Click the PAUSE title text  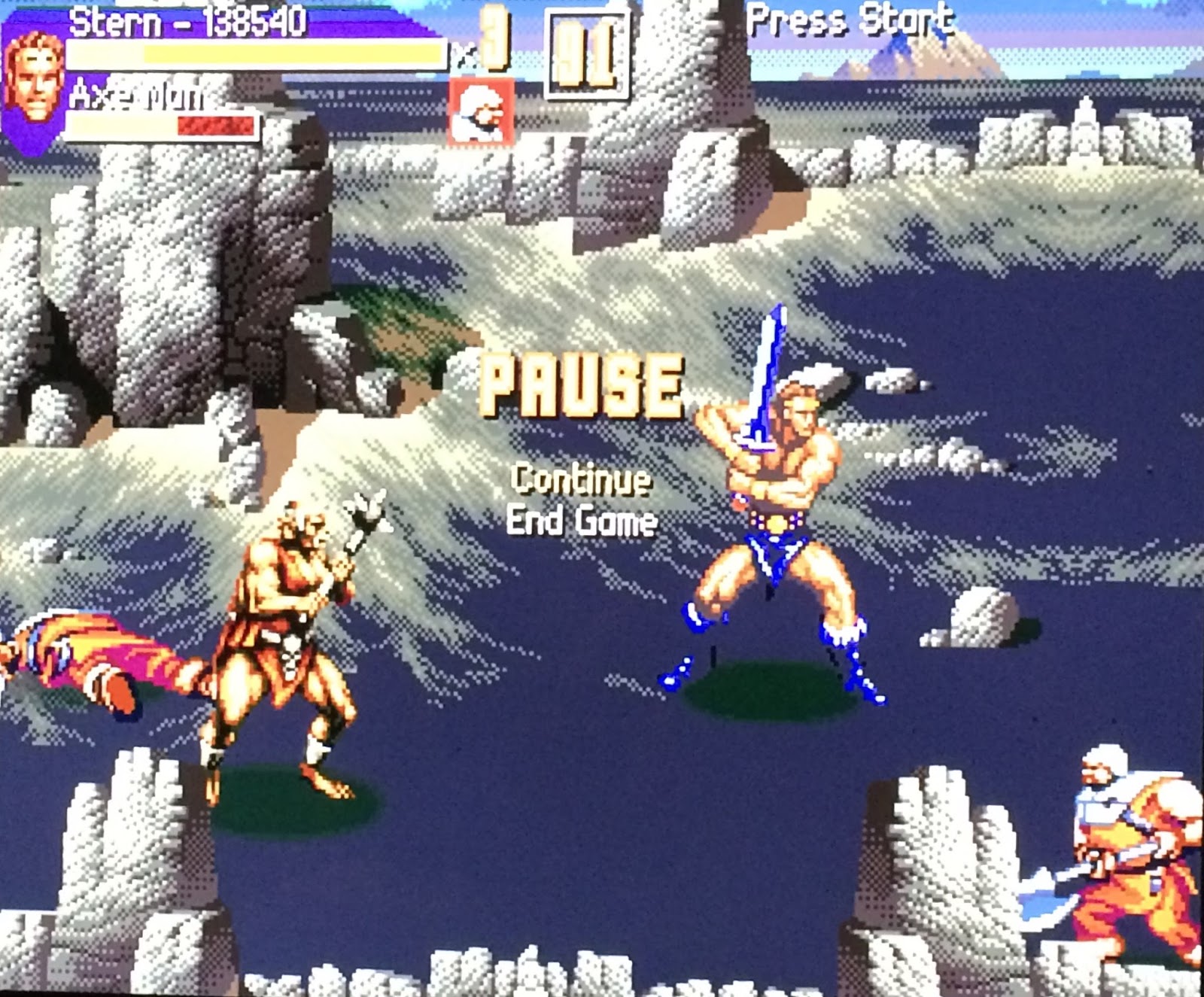pos(583,384)
